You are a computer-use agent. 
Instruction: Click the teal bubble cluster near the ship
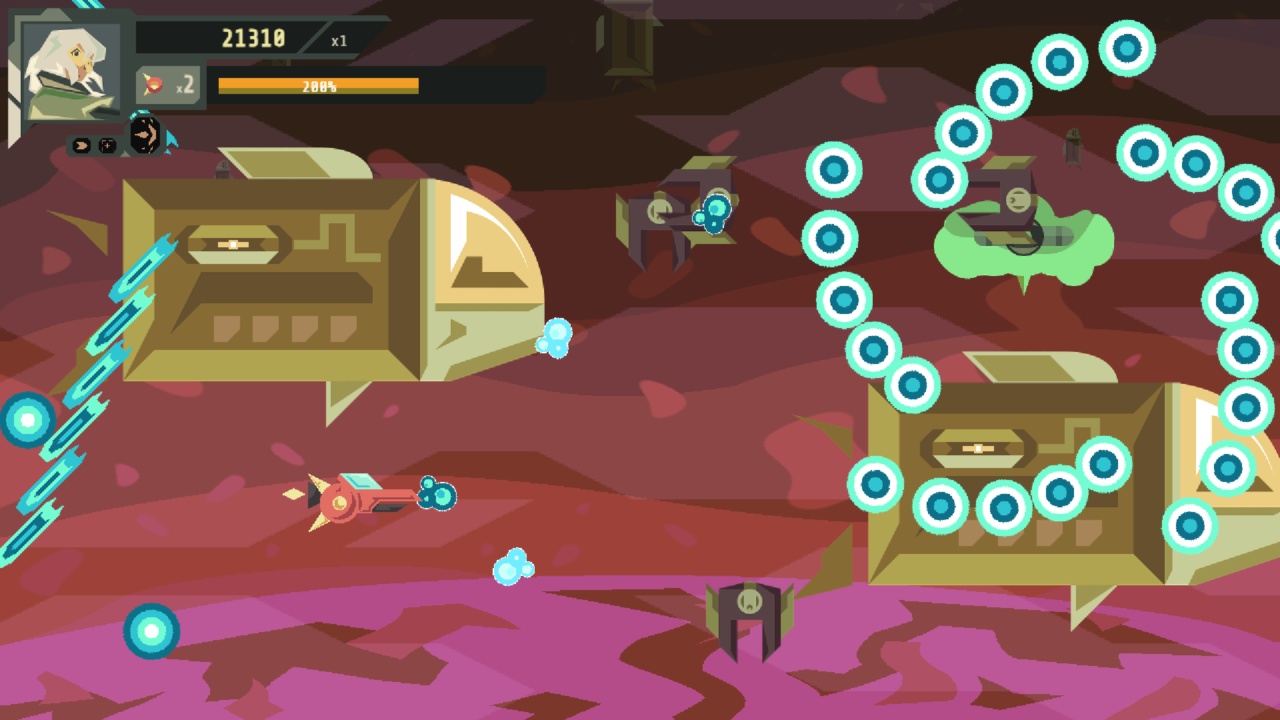pos(434,493)
